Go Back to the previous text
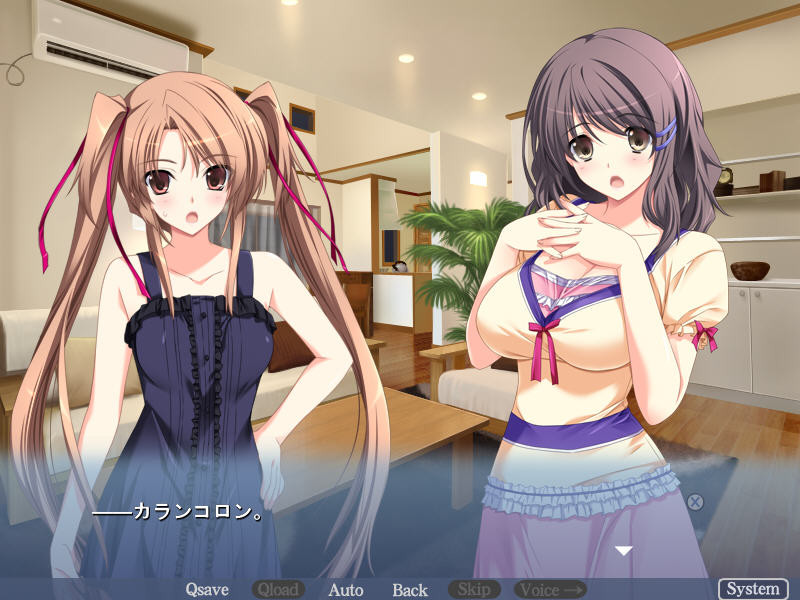Screen dimensions: 800x600 pyautogui.click(x=410, y=590)
